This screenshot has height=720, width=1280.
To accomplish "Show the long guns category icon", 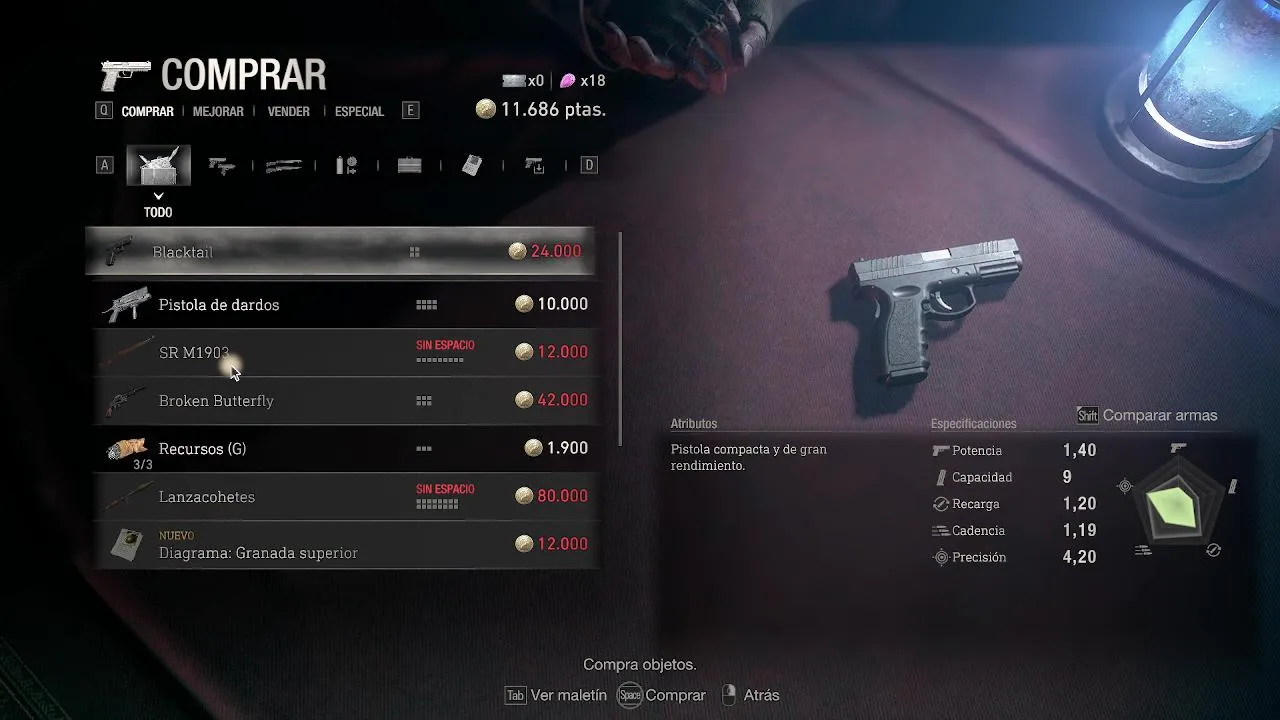I will pos(284,166).
